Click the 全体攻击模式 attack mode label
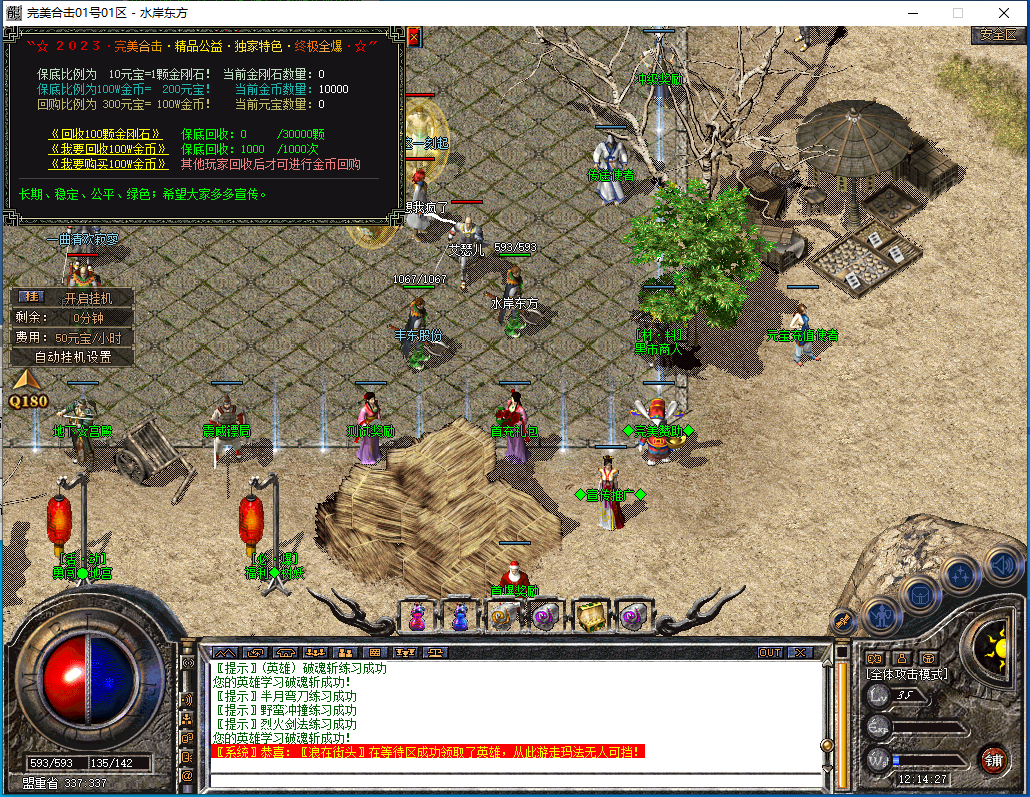 click(906, 674)
